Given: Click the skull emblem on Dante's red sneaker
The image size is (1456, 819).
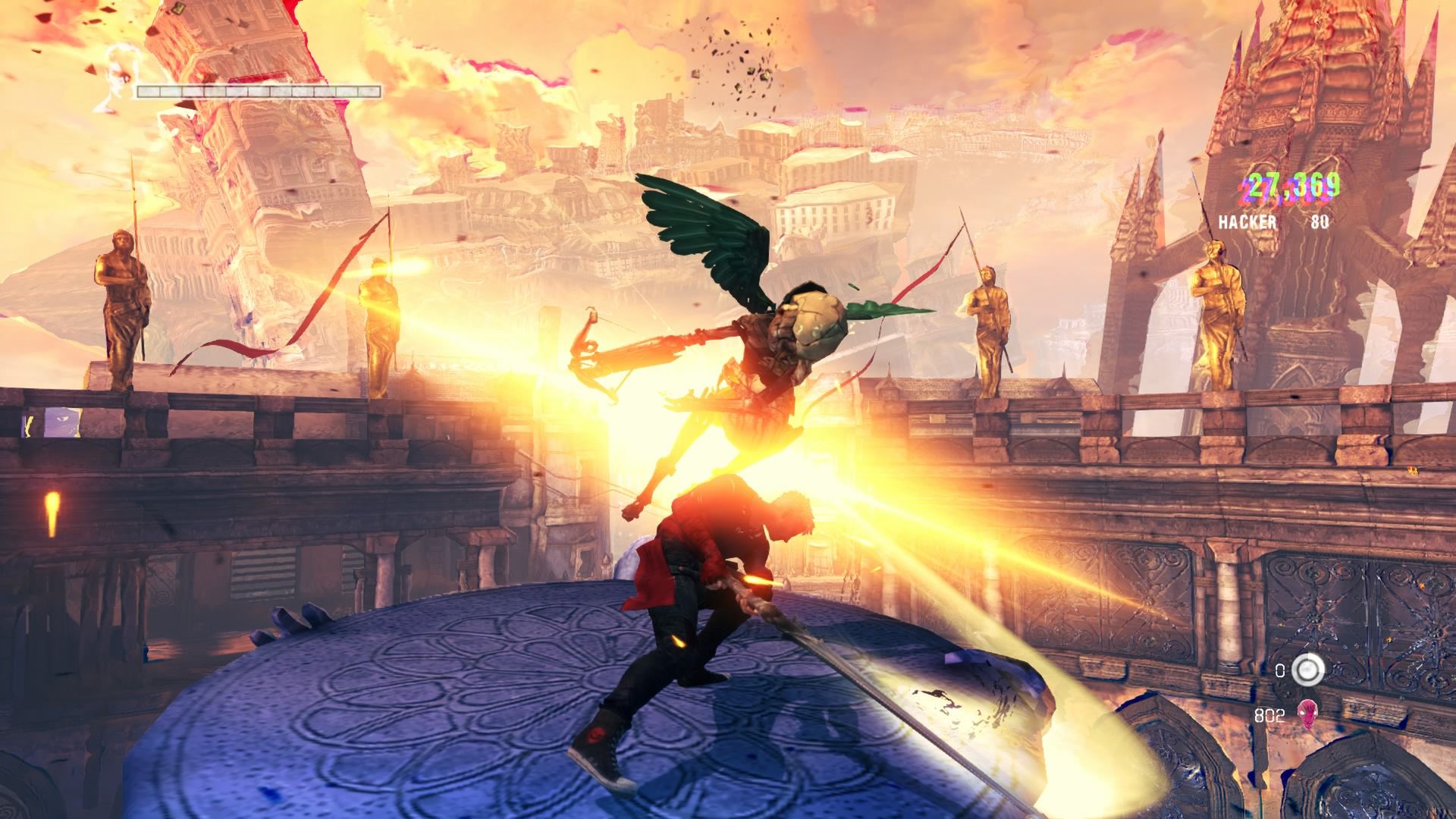Looking at the screenshot, I should pos(596,736).
